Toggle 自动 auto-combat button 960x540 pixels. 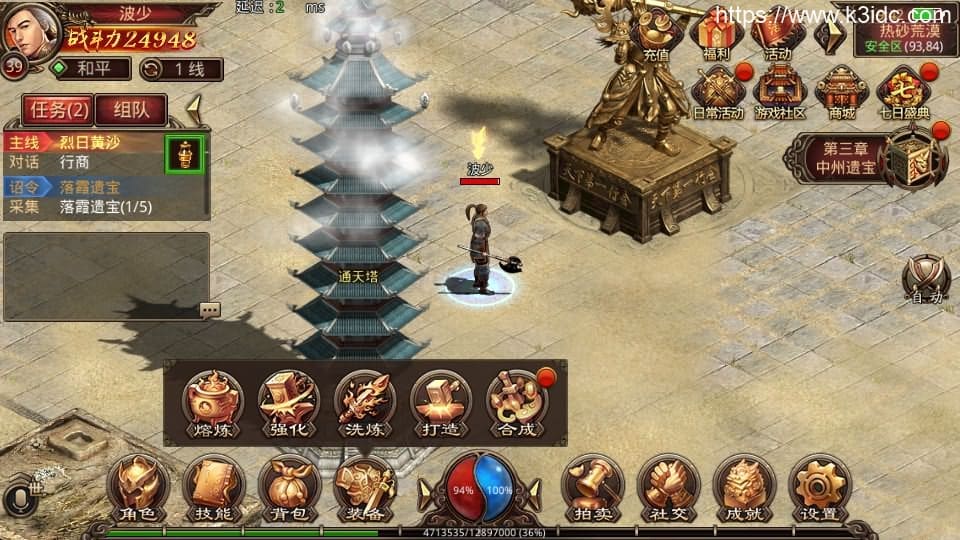[926, 278]
